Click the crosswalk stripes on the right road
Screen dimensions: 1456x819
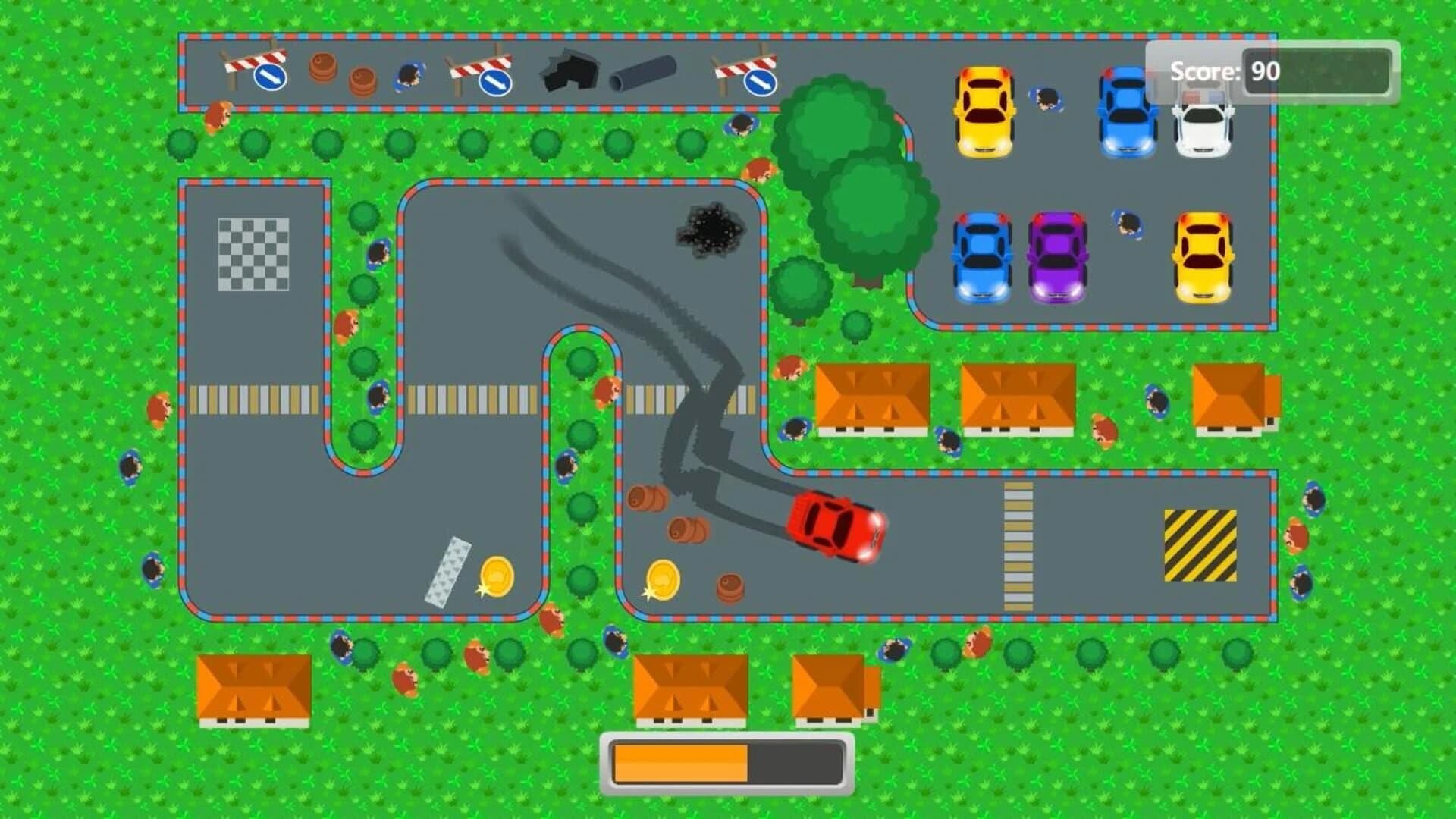click(x=1020, y=546)
